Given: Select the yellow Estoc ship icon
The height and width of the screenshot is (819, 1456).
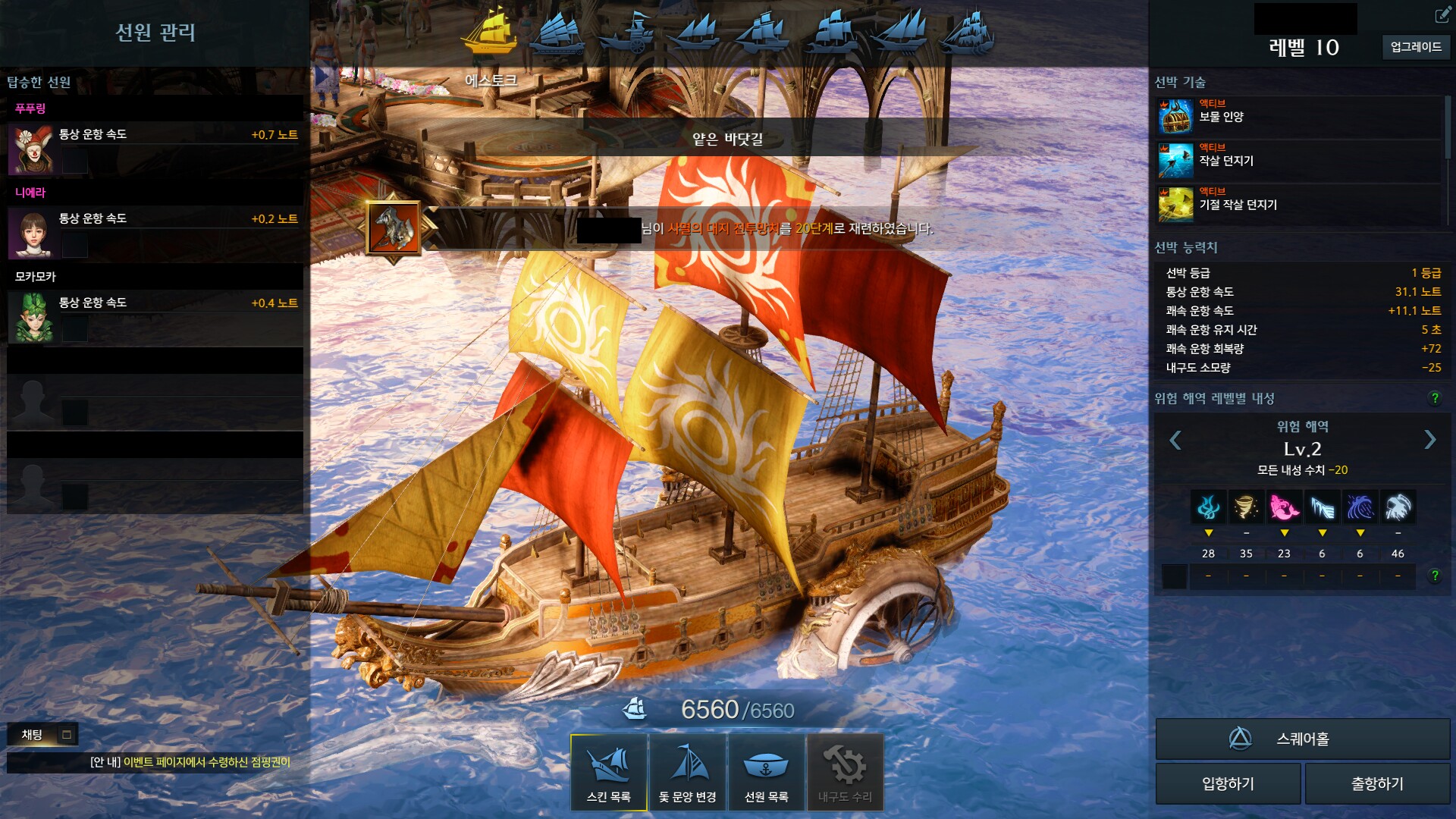Looking at the screenshot, I should coord(491,32).
